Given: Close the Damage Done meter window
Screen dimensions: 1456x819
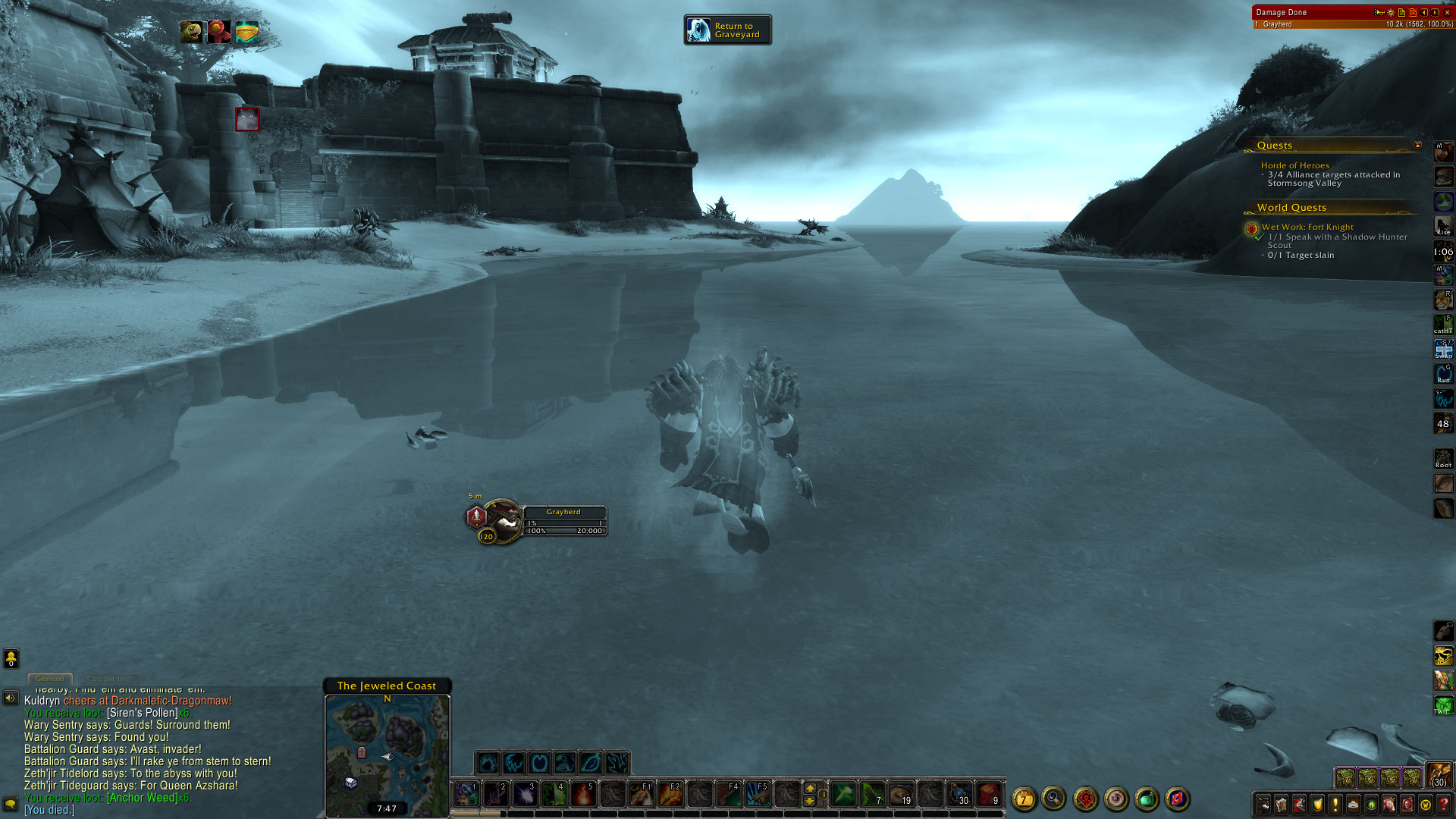Looking at the screenshot, I should click(1447, 12).
